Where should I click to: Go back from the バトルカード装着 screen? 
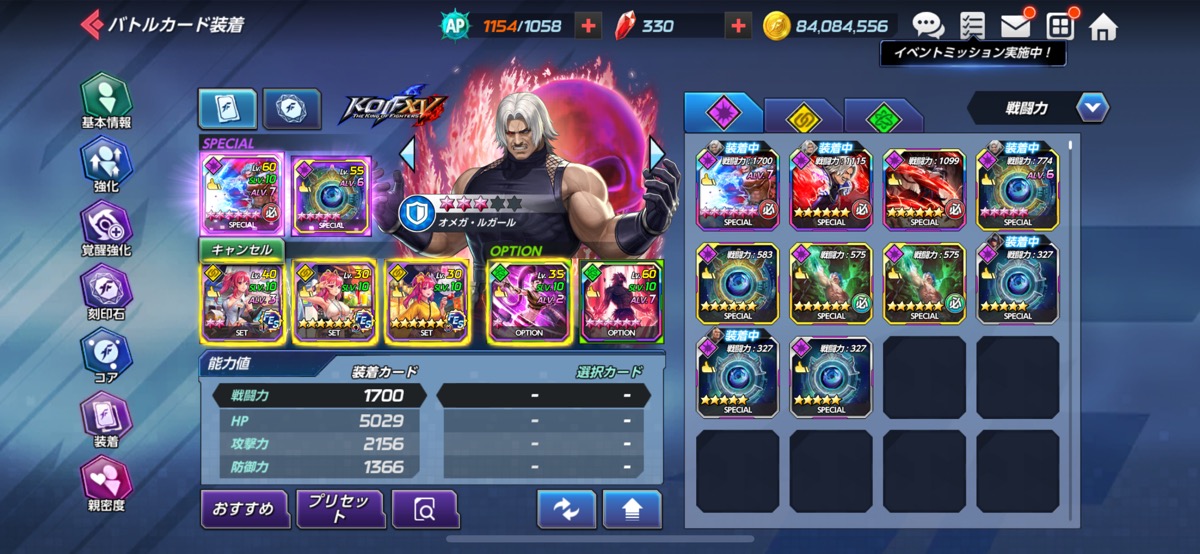(91, 24)
